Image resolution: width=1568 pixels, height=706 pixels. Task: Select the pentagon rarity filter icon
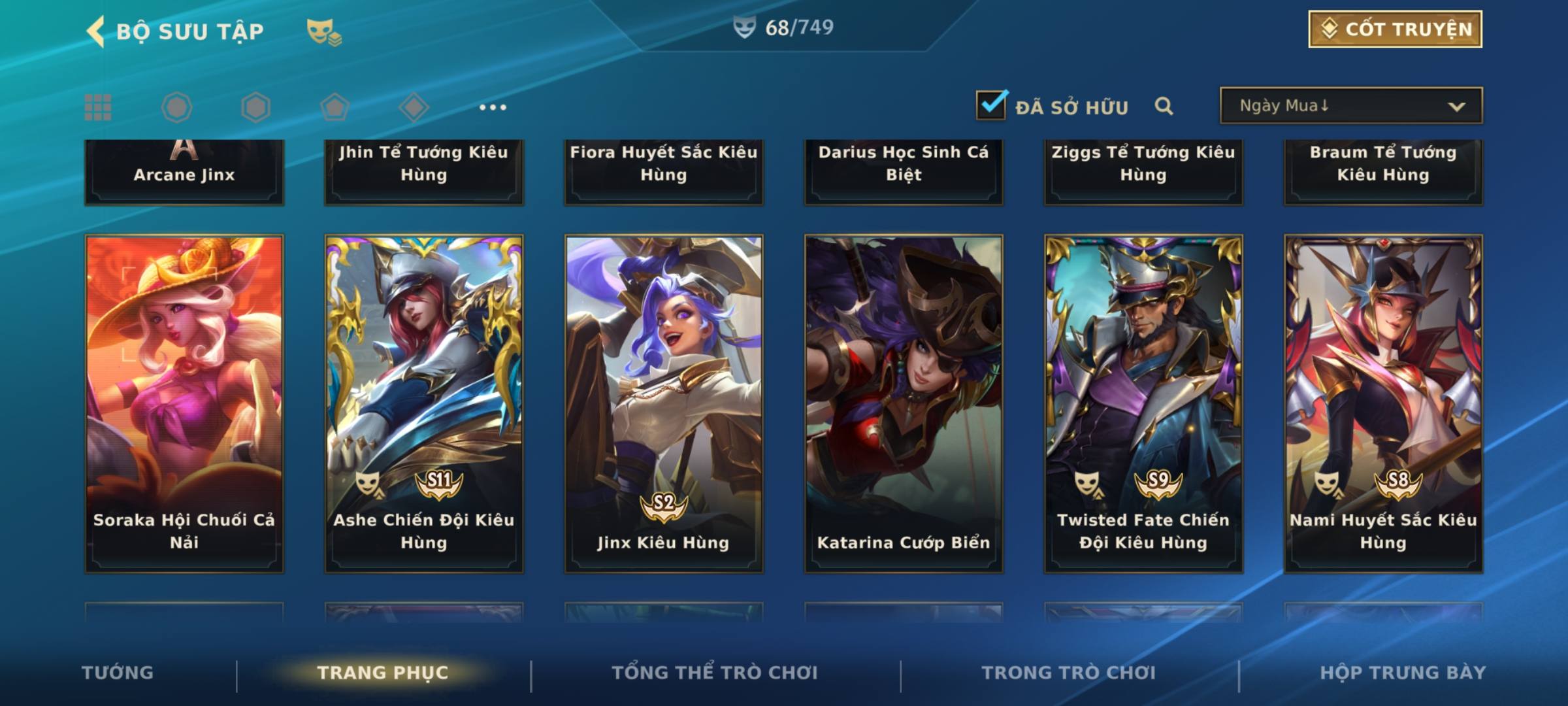(335, 107)
